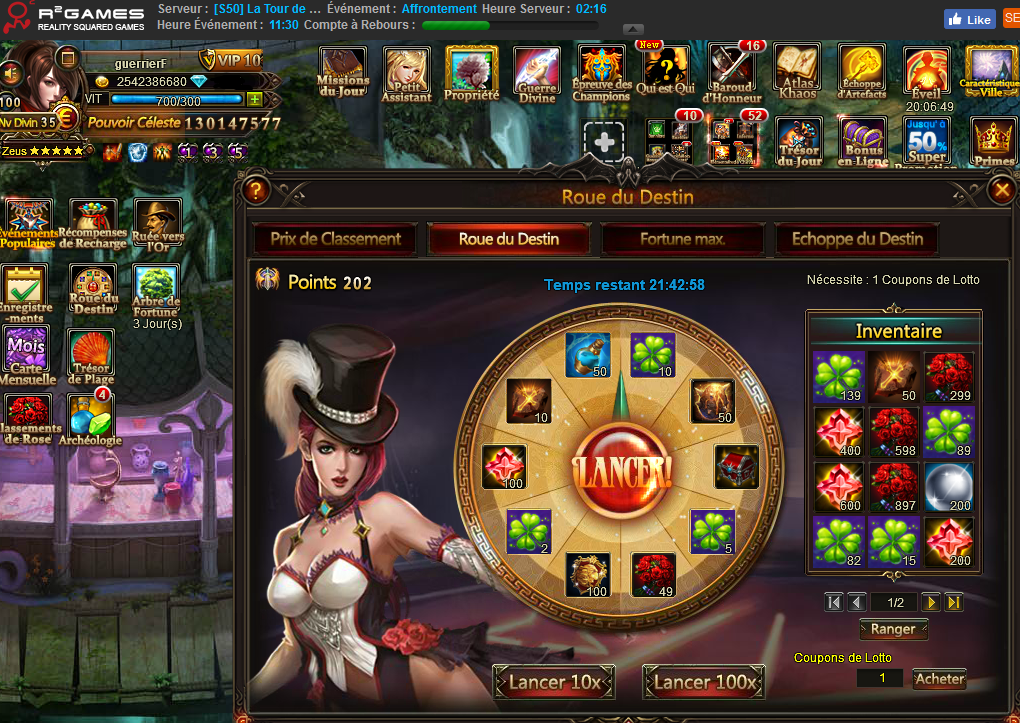Open the Archéologie event icon
This screenshot has width=1020, height=723.
point(91,419)
